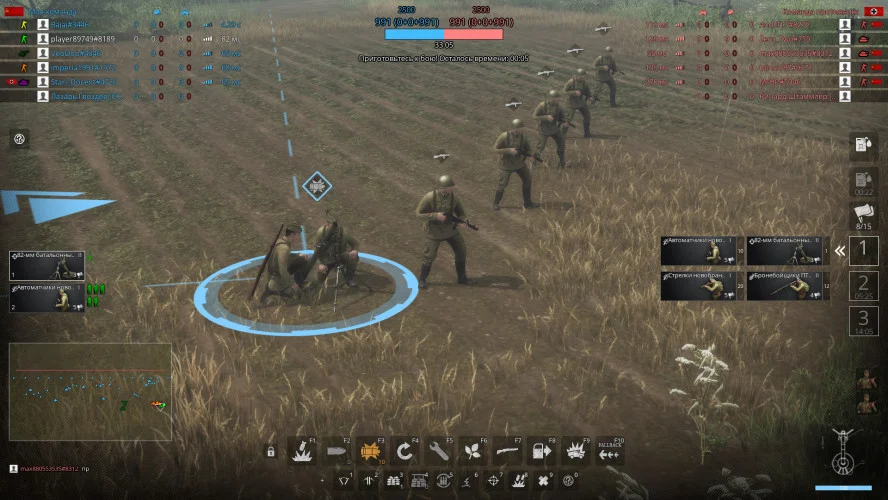This screenshot has width=888, height=500.
Task: Toggle the padlock icon beside command bar
Action: coord(271,452)
